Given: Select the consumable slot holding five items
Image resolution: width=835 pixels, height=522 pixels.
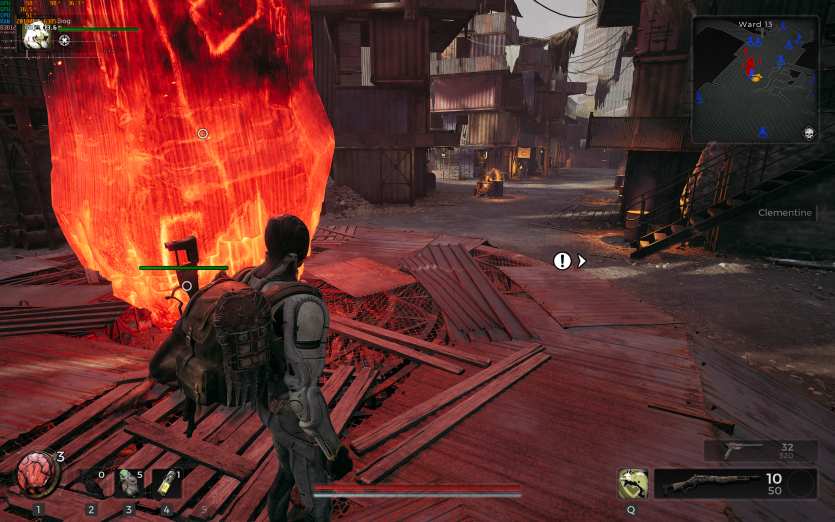Looking at the screenshot, I should [x=129, y=483].
